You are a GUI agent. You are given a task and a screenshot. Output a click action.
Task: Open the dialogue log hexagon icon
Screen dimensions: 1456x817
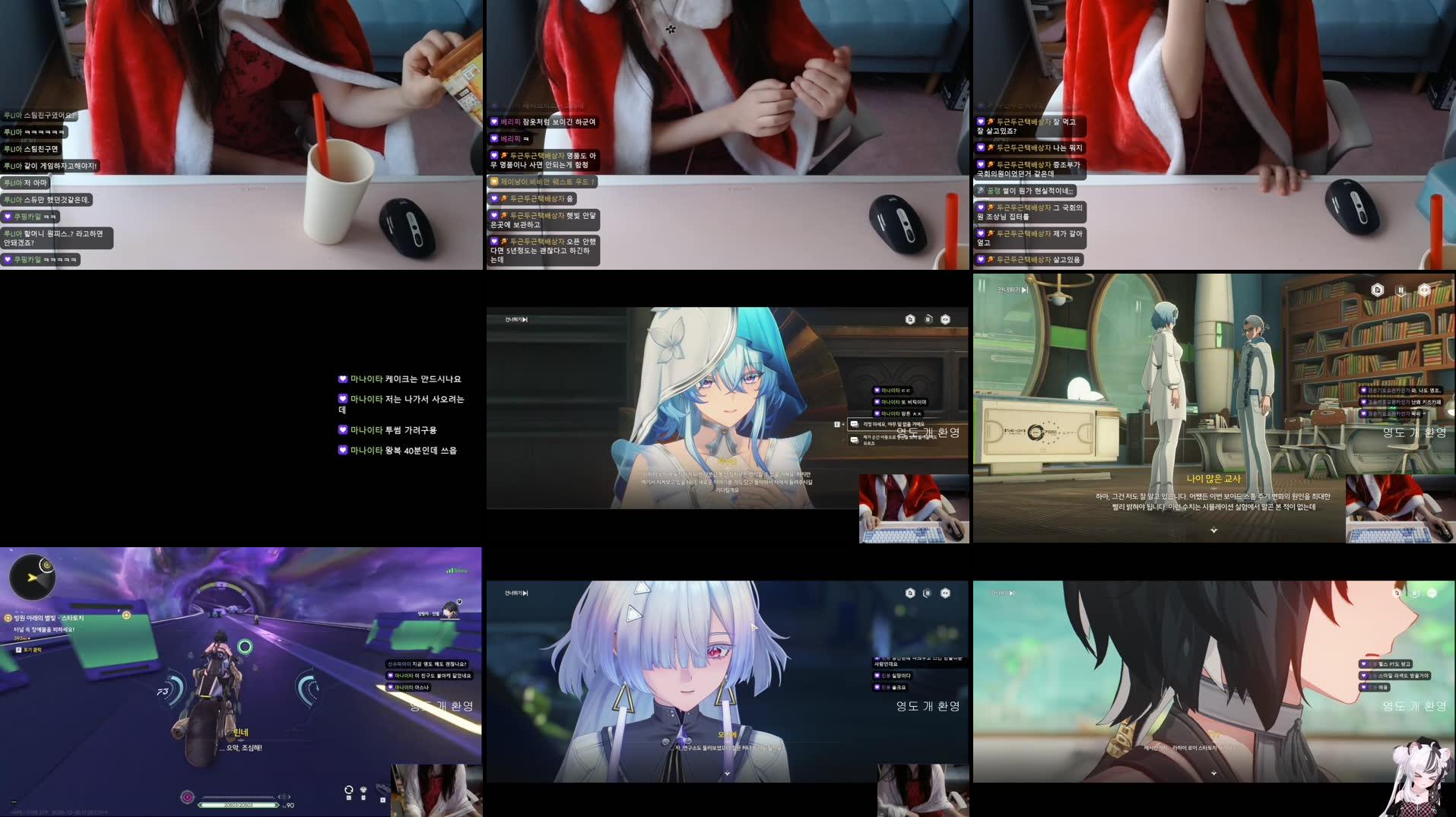(910, 318)
